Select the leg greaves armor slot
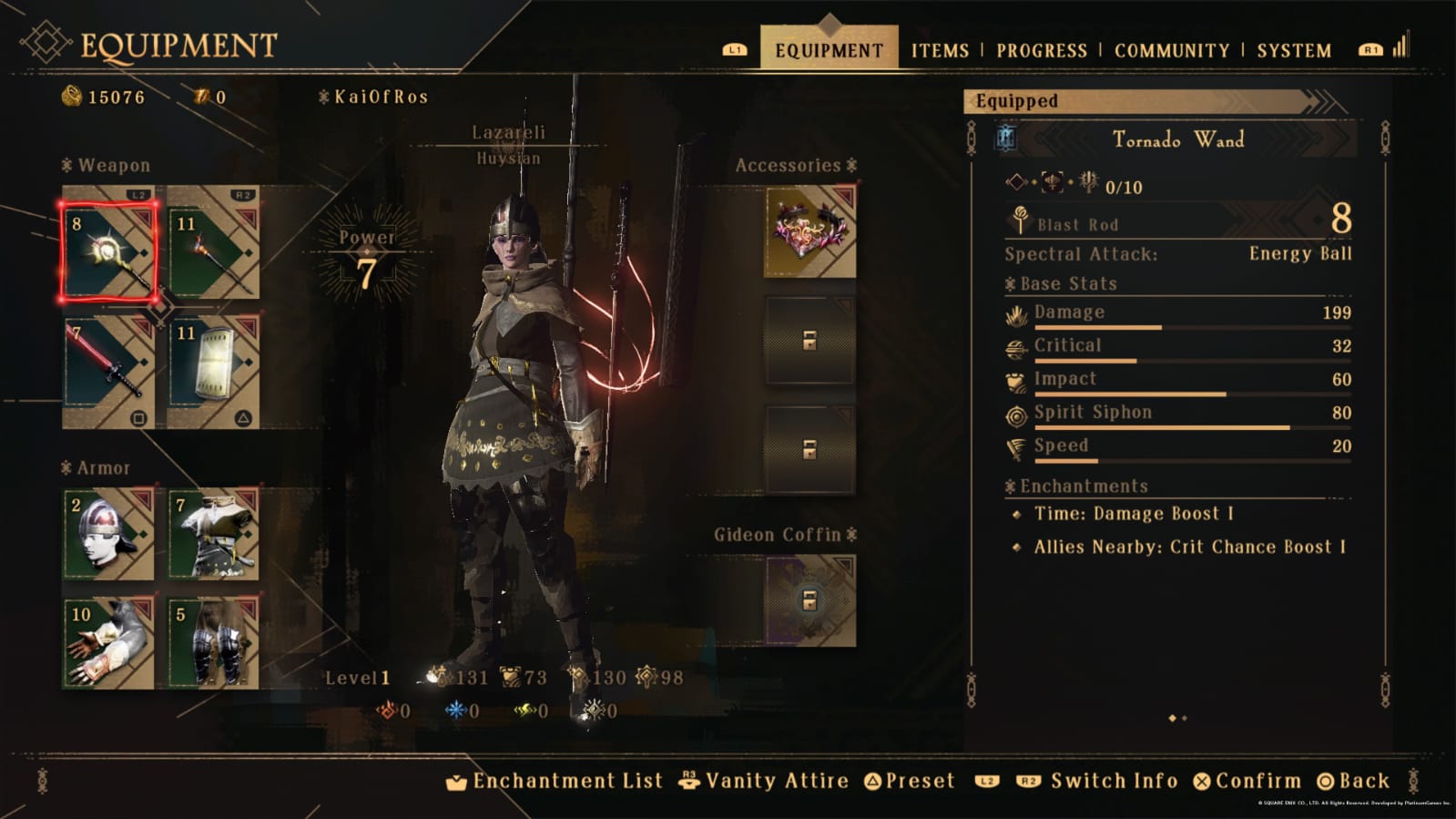This screenshot has height=819, width=1456. click(213, 642)
